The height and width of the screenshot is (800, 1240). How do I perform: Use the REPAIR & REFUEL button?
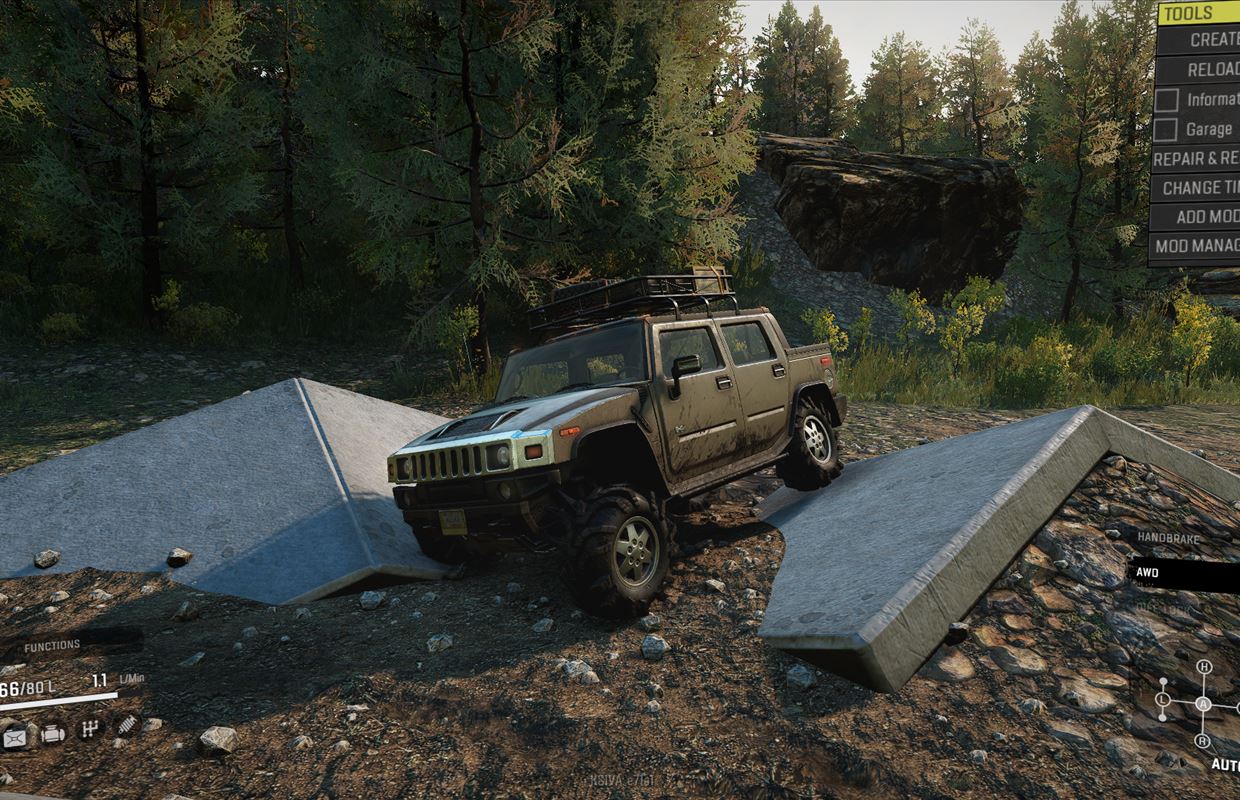coord(1196,158)
